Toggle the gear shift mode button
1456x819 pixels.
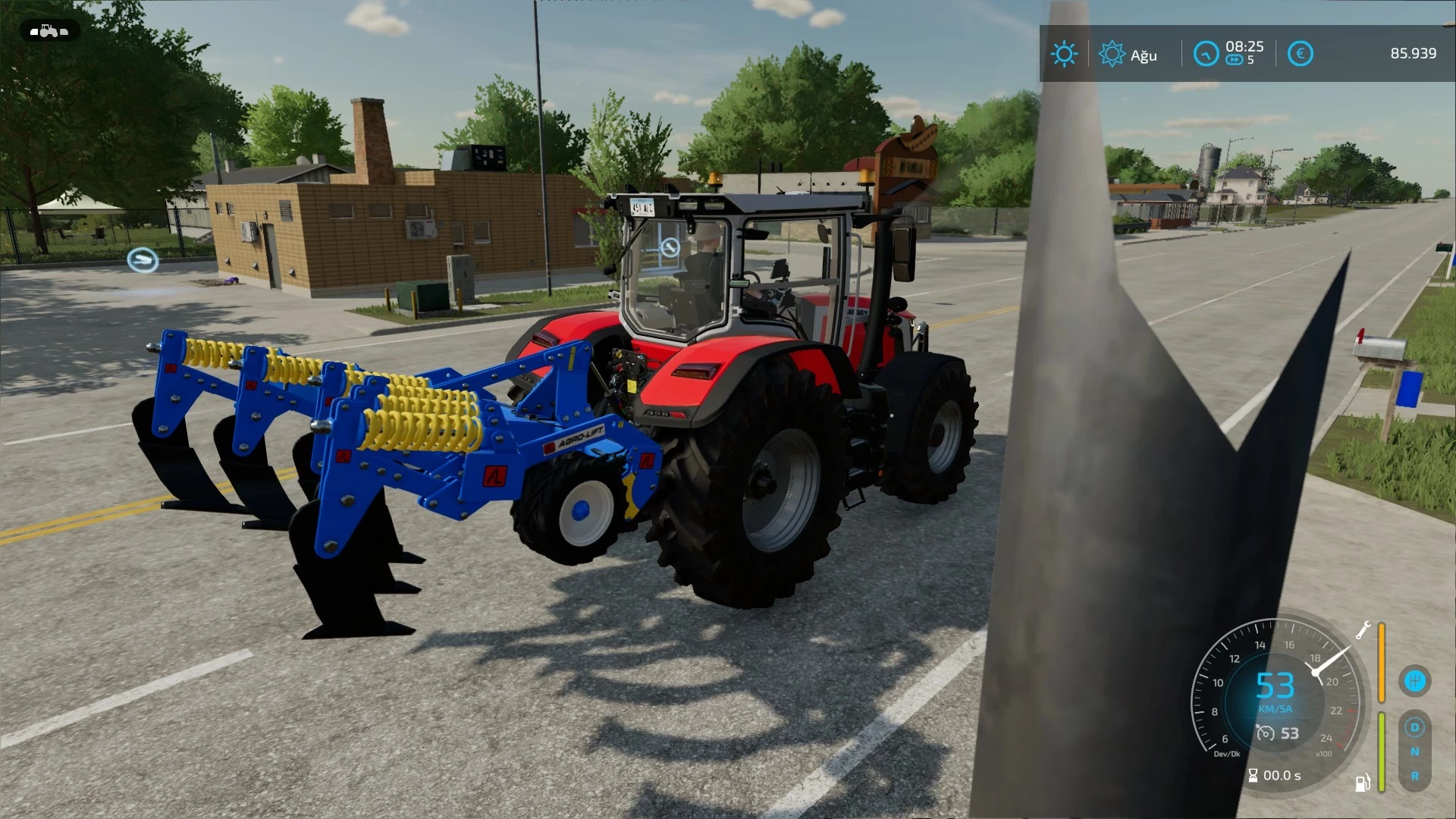tap(1414, 680)
